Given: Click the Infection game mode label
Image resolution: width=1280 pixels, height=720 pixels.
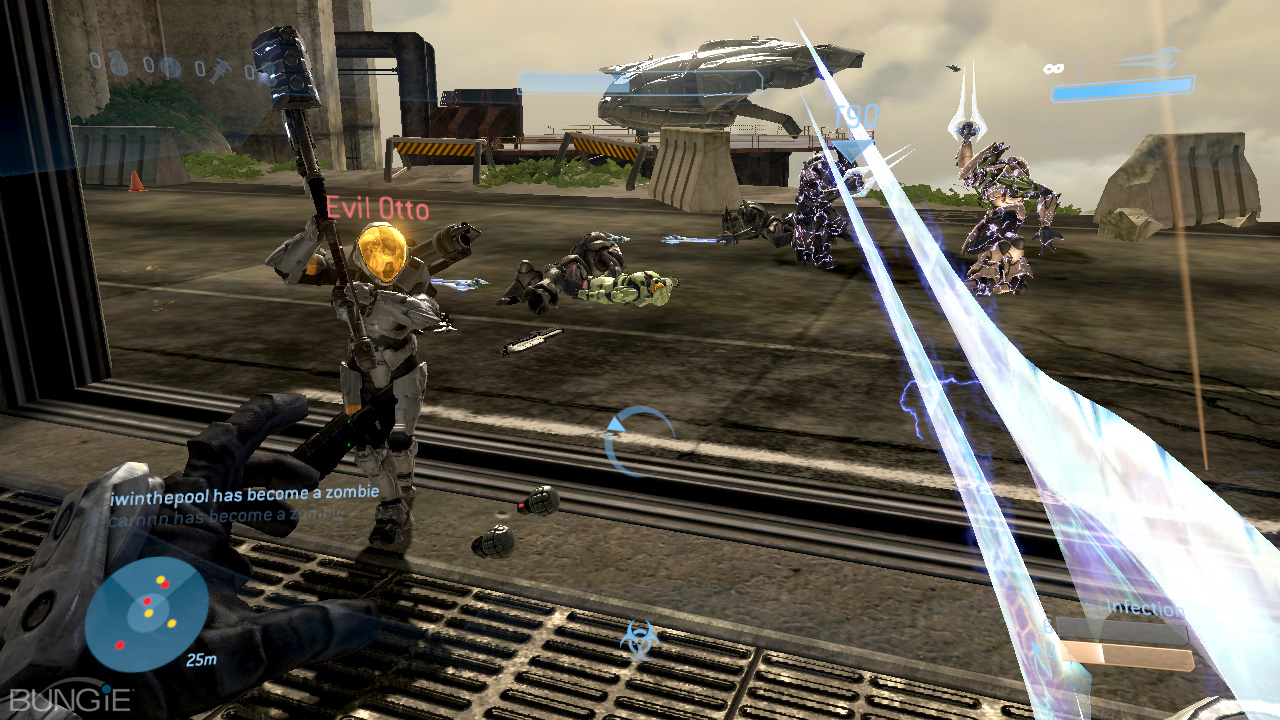Looking at the screenshot, I should tap(1145, 609).
